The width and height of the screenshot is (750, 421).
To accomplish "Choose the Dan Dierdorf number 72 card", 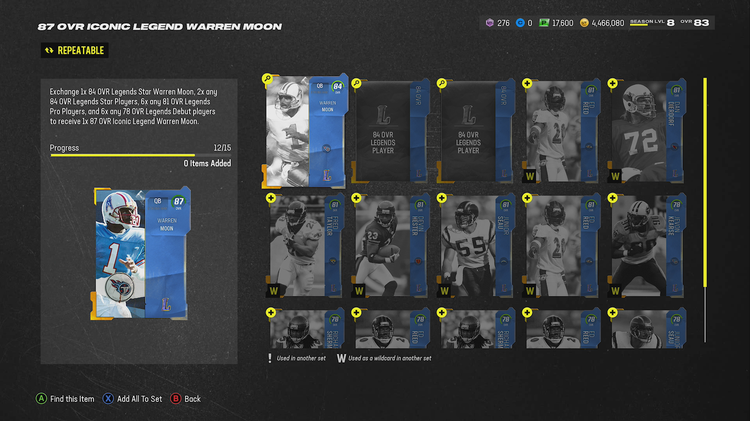I will point(646,130).
